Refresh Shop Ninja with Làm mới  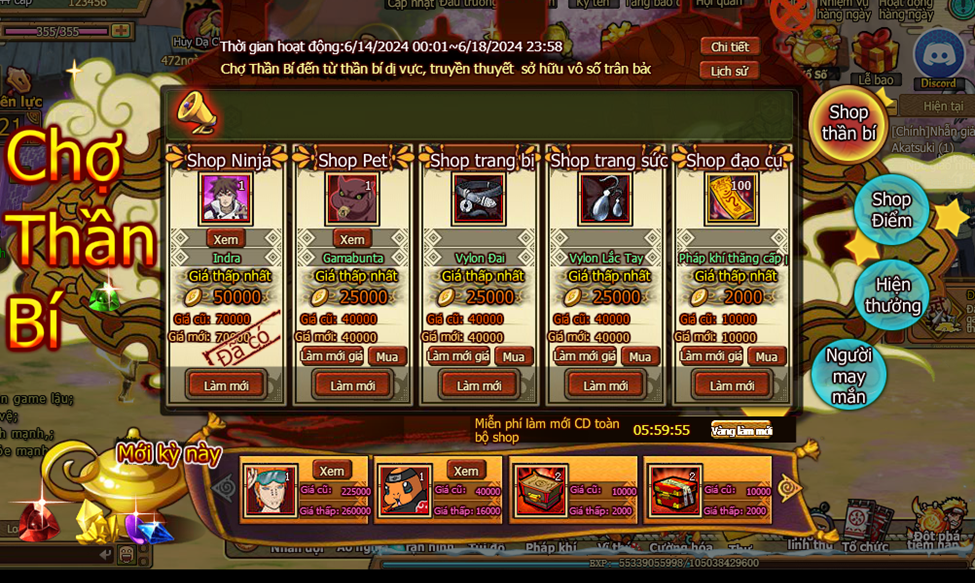coord(226,385)
